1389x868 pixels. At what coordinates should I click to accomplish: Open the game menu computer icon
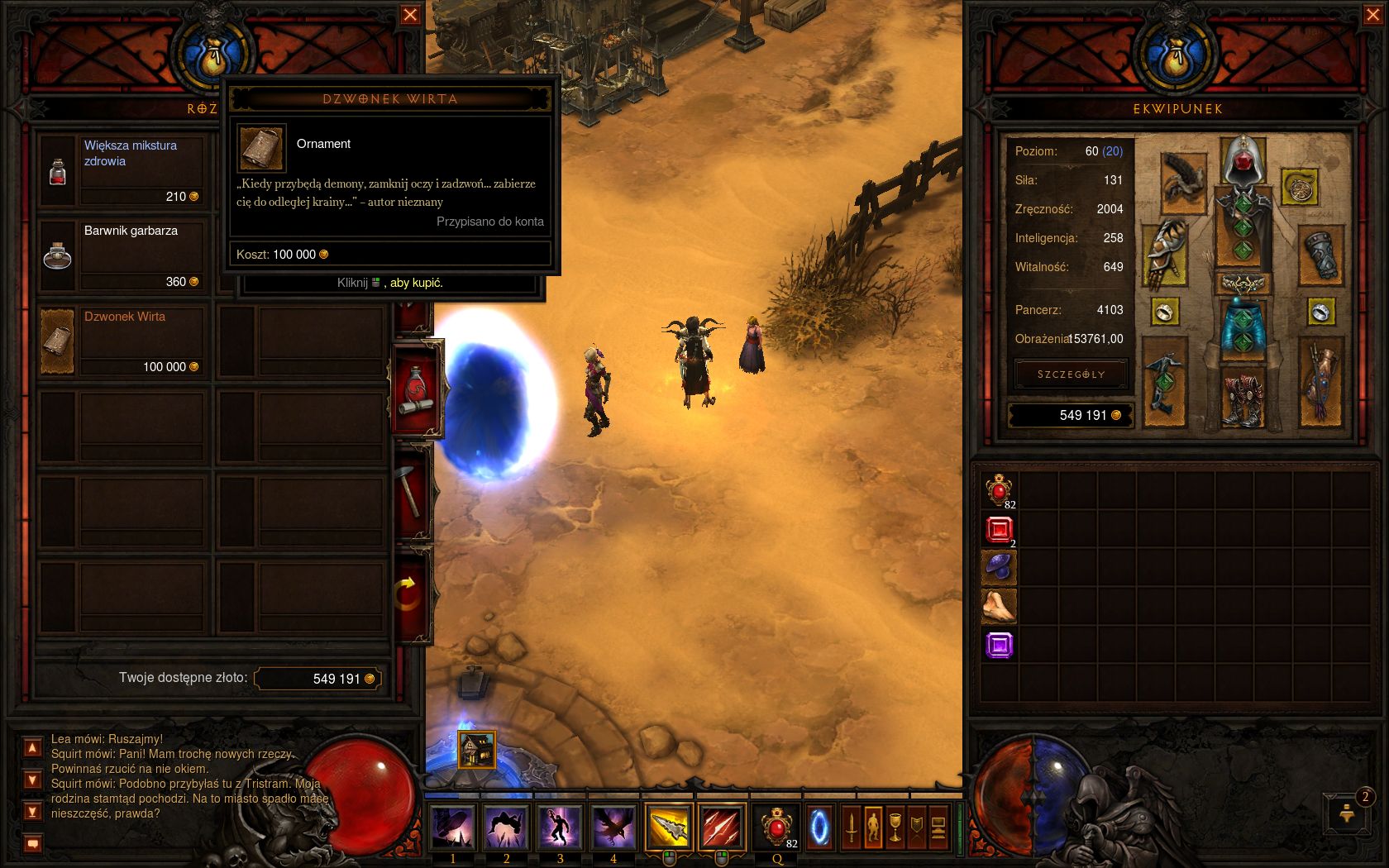point(938,827)
